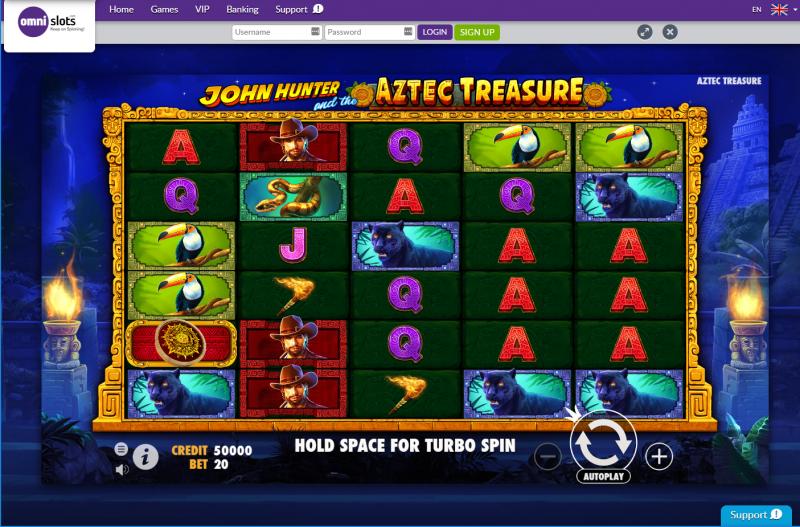Open the EN language dropdown
The width and height of the screenshot is (800, 527).
pos(768,9)
